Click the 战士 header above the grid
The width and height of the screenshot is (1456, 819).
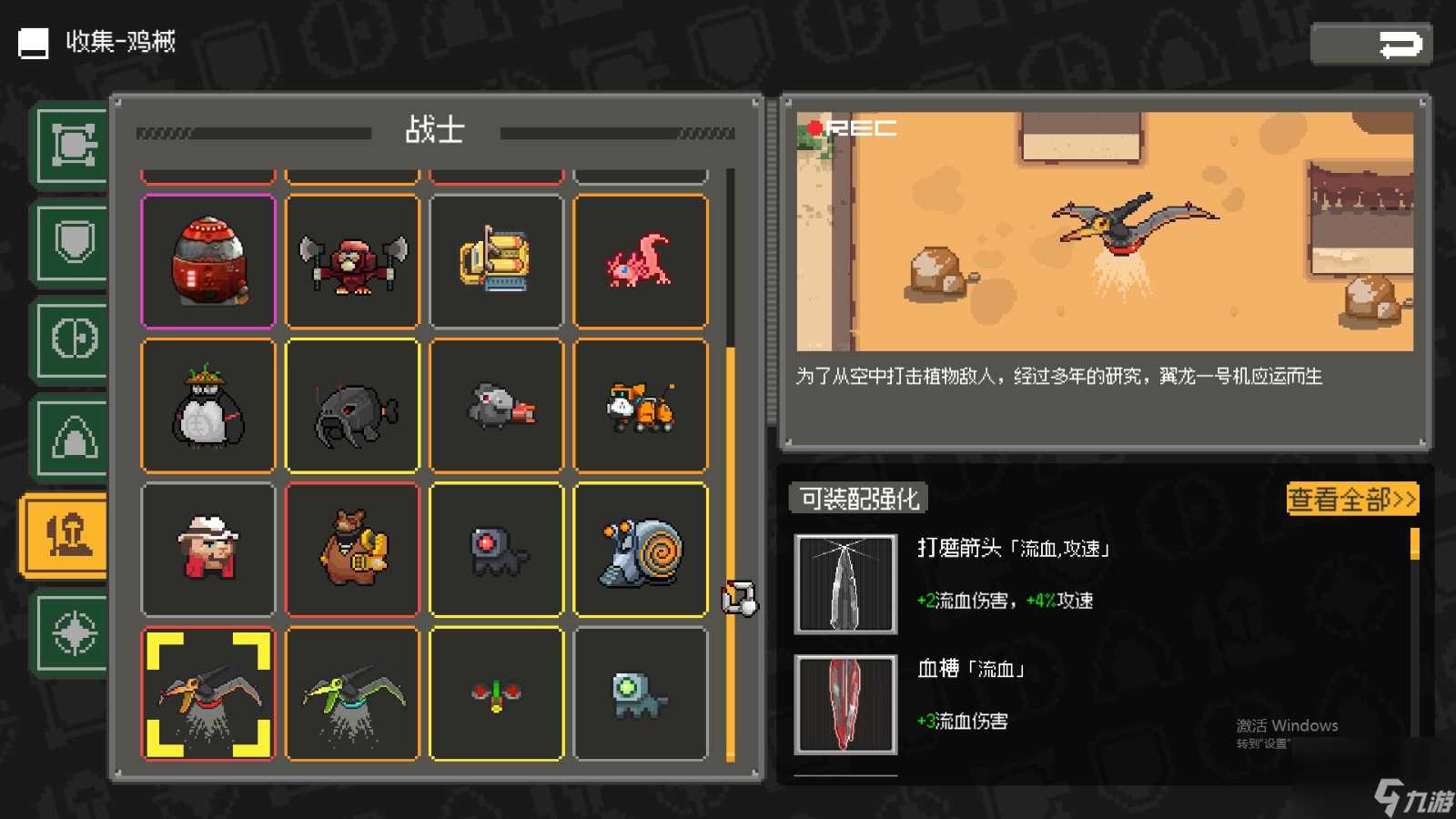click(x=436, y=130)
